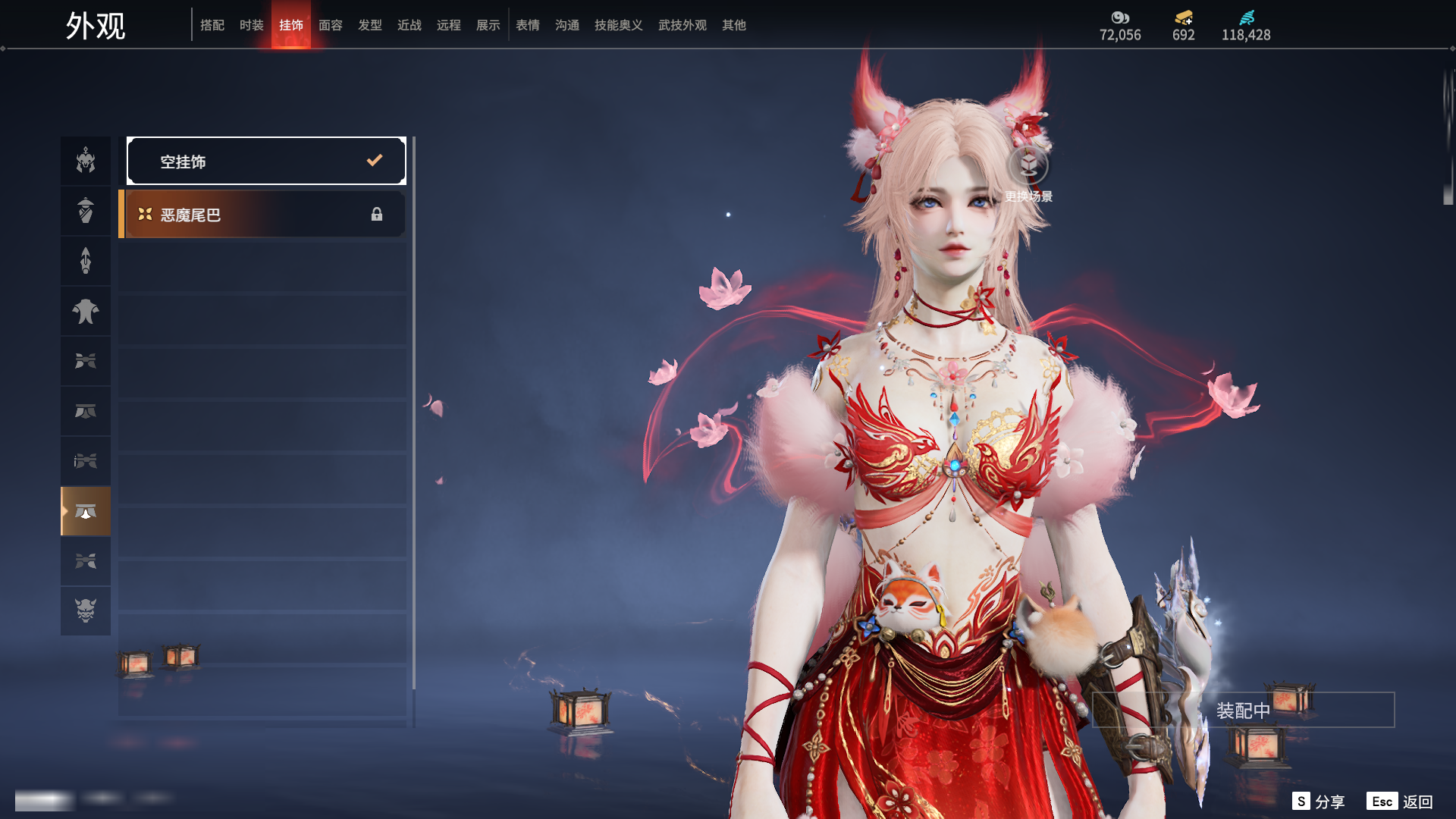The image size is (1456, 819).
Task: Click the 更换场景 scene change icon
Action: click(1028, 165)
